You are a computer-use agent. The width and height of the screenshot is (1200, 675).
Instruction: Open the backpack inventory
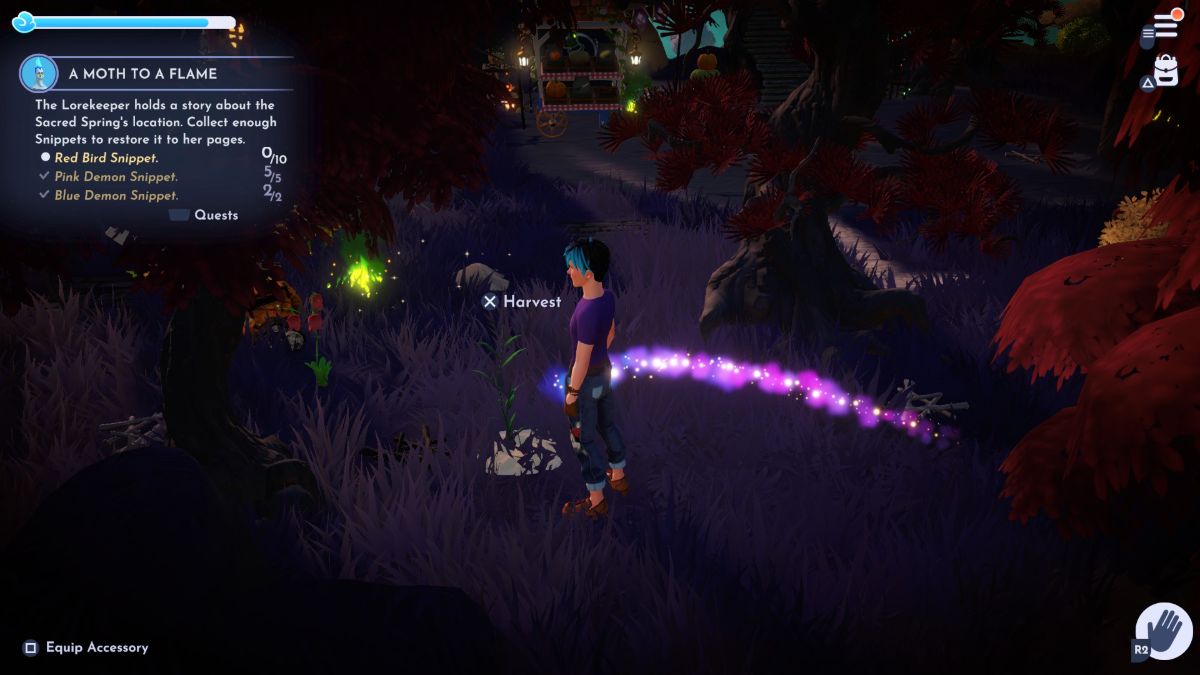pyautogui.click(x=1166, y=71)
